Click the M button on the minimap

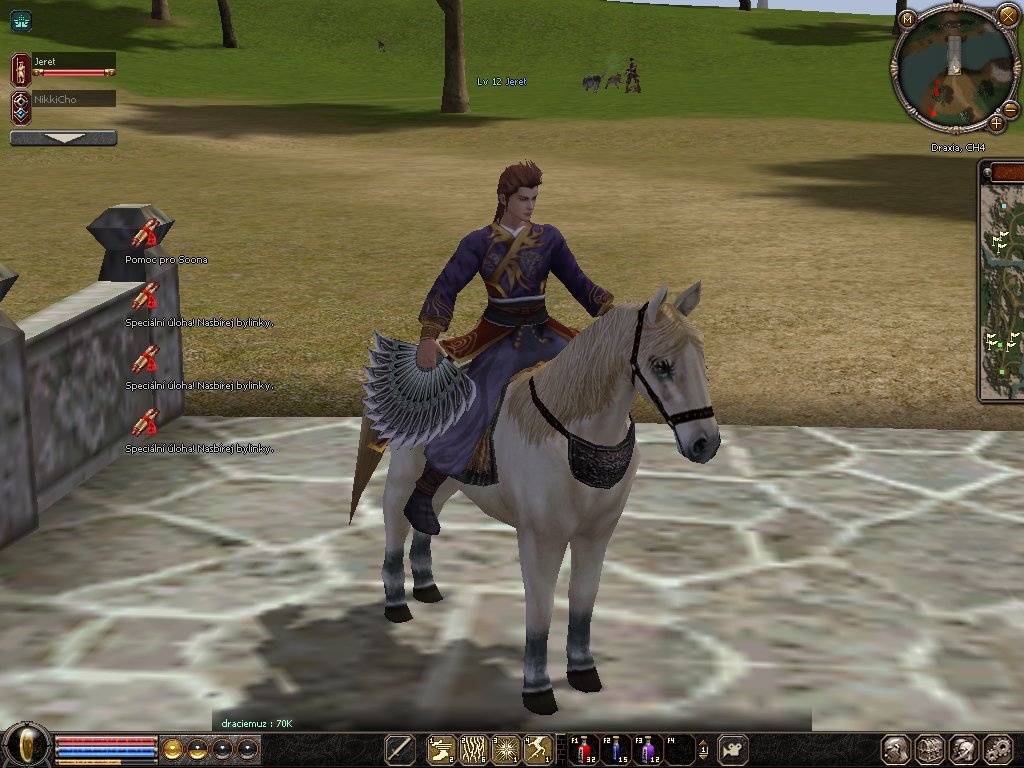click(x=906, y=19)
